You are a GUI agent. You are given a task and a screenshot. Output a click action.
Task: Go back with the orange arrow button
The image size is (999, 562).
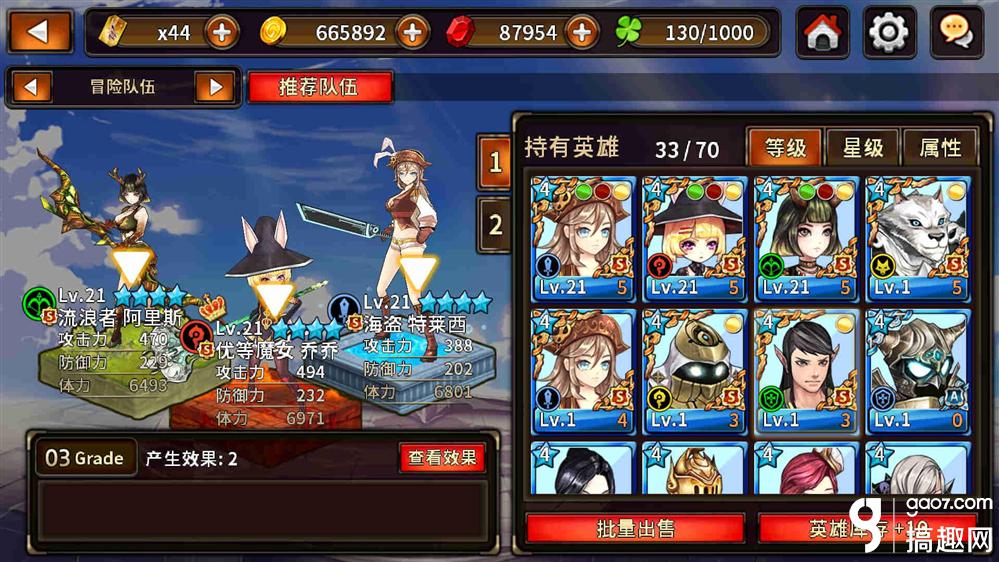pos(40,32)
